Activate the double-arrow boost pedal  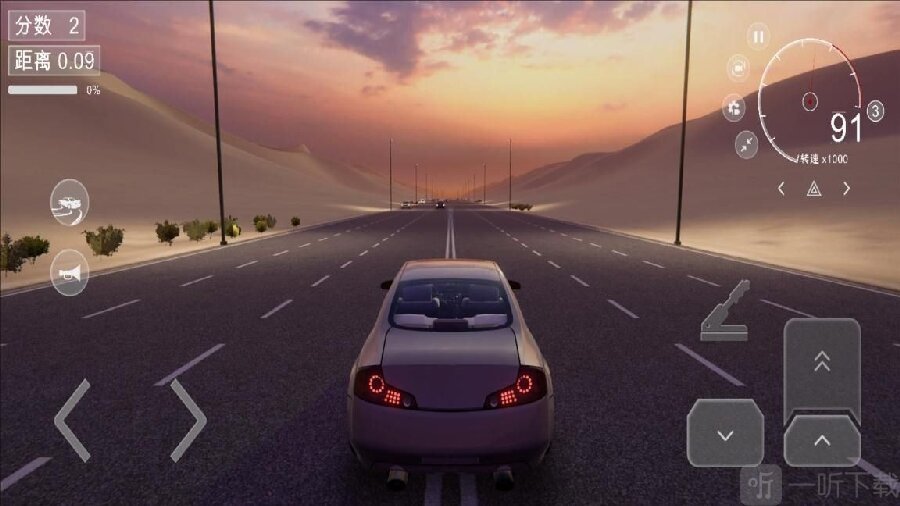click(x=822, y=363)
